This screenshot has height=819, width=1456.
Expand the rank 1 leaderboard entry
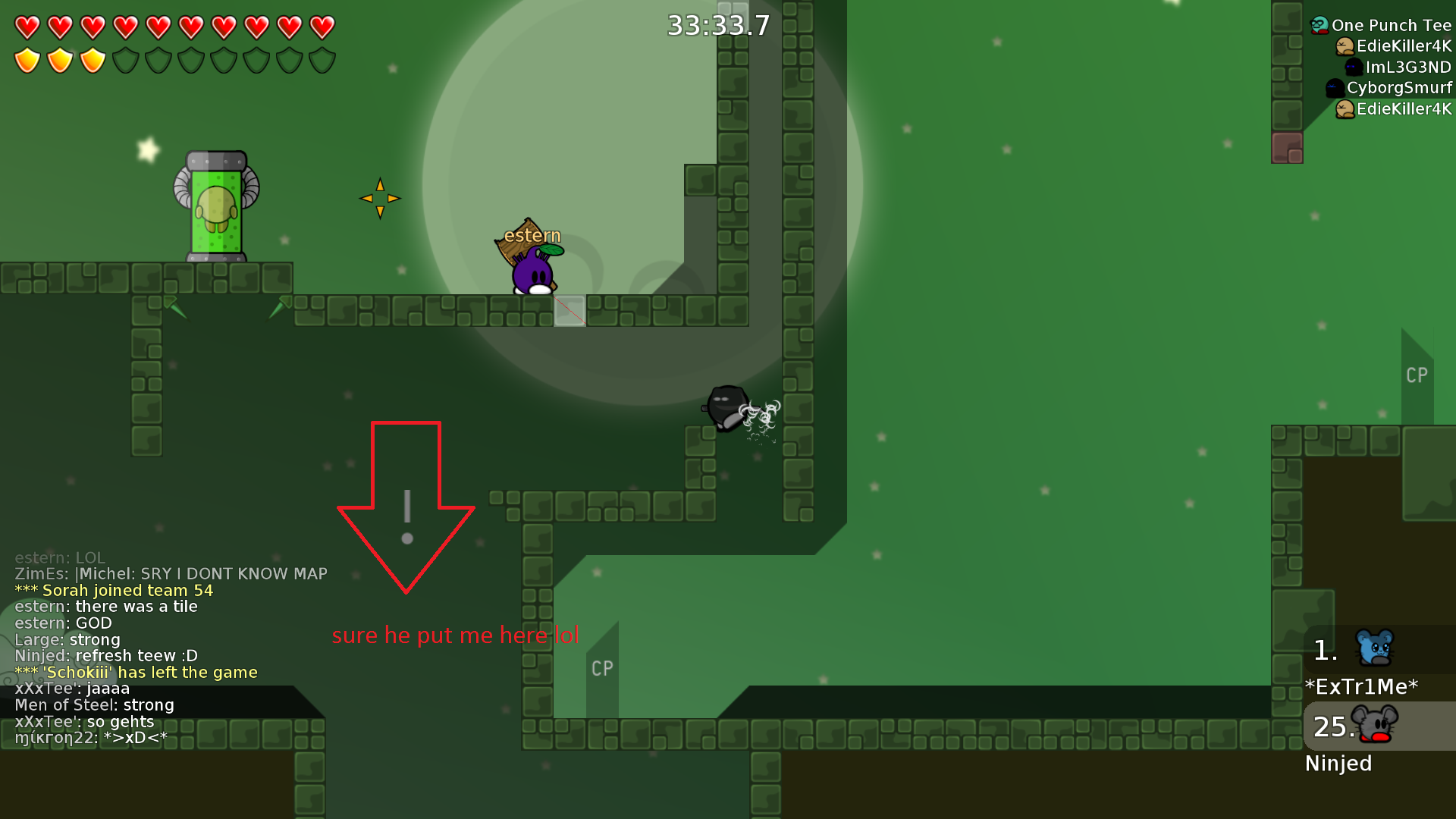(x=1326, y=648)
